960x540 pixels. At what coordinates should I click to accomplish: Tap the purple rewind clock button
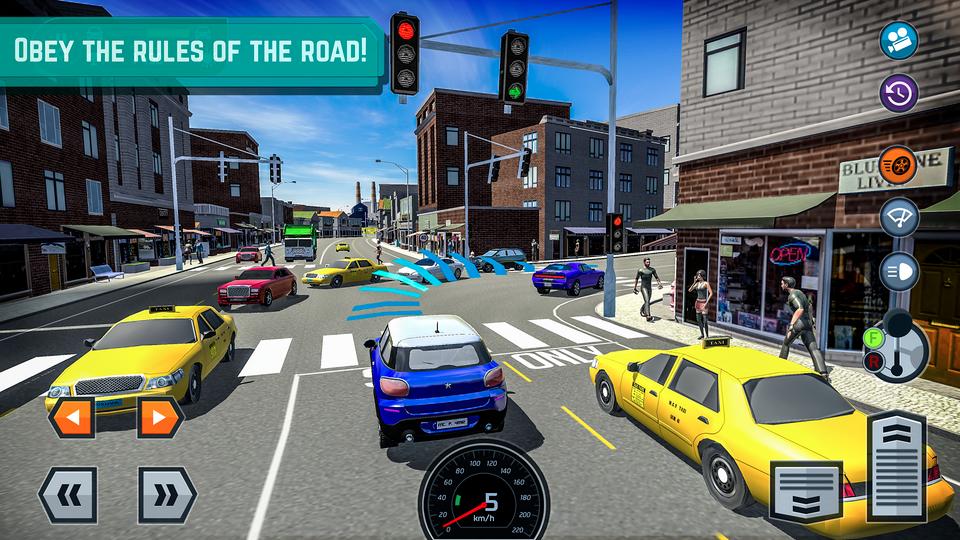(899, 93)
